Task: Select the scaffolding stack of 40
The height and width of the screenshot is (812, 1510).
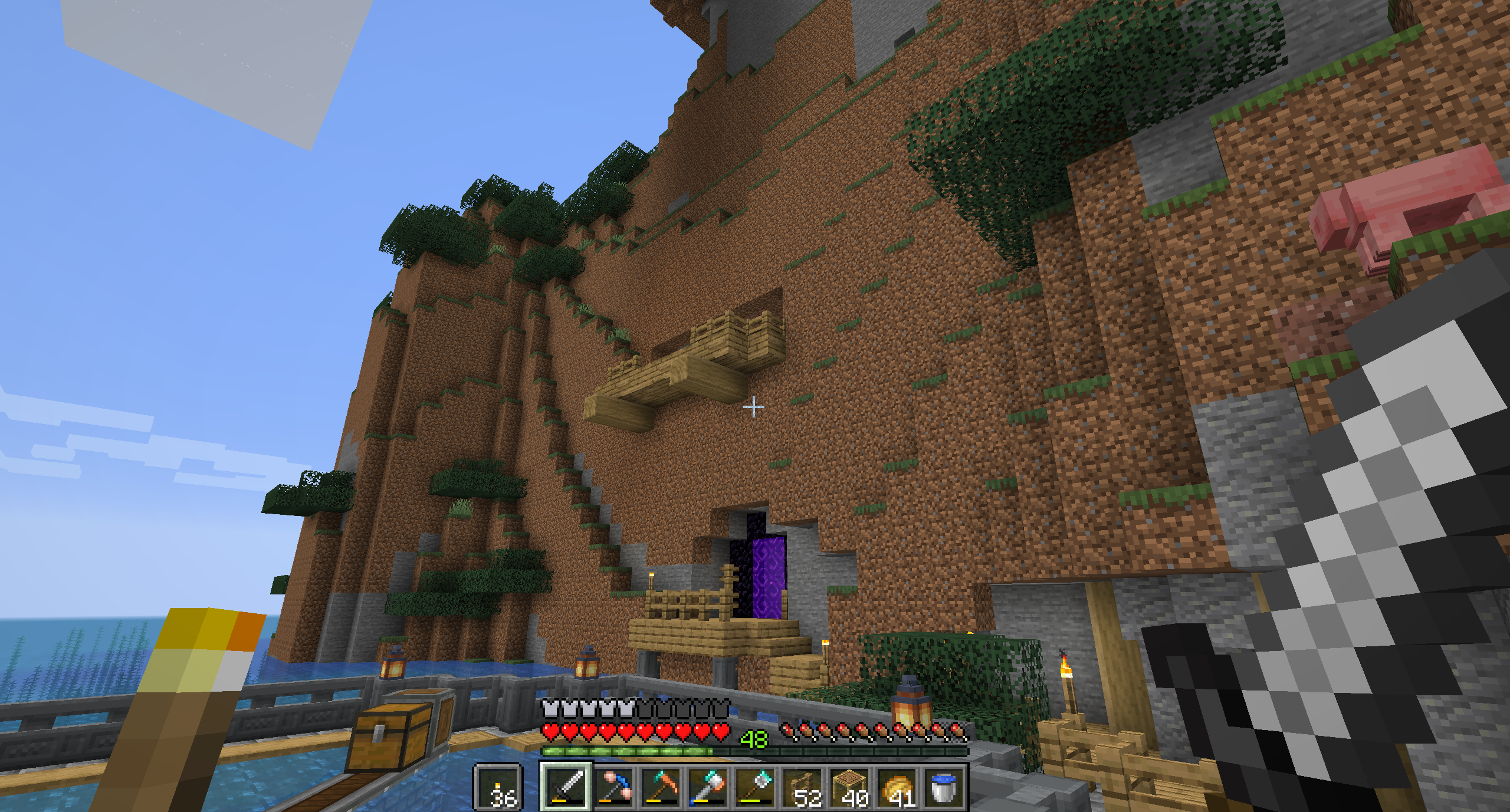Action: 850,787
